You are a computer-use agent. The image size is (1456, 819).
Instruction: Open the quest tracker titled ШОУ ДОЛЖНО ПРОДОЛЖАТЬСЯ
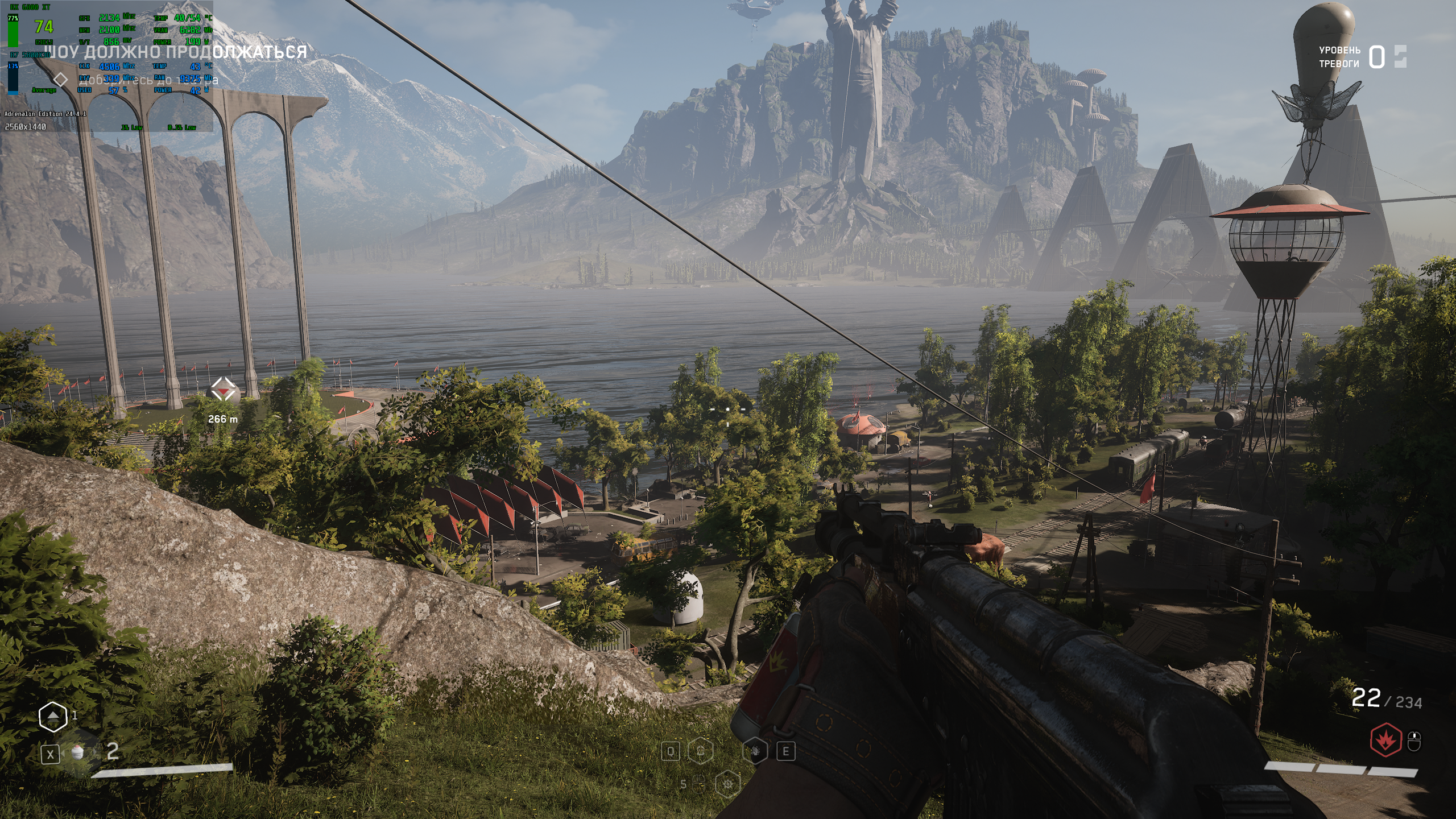click(176, 52)
